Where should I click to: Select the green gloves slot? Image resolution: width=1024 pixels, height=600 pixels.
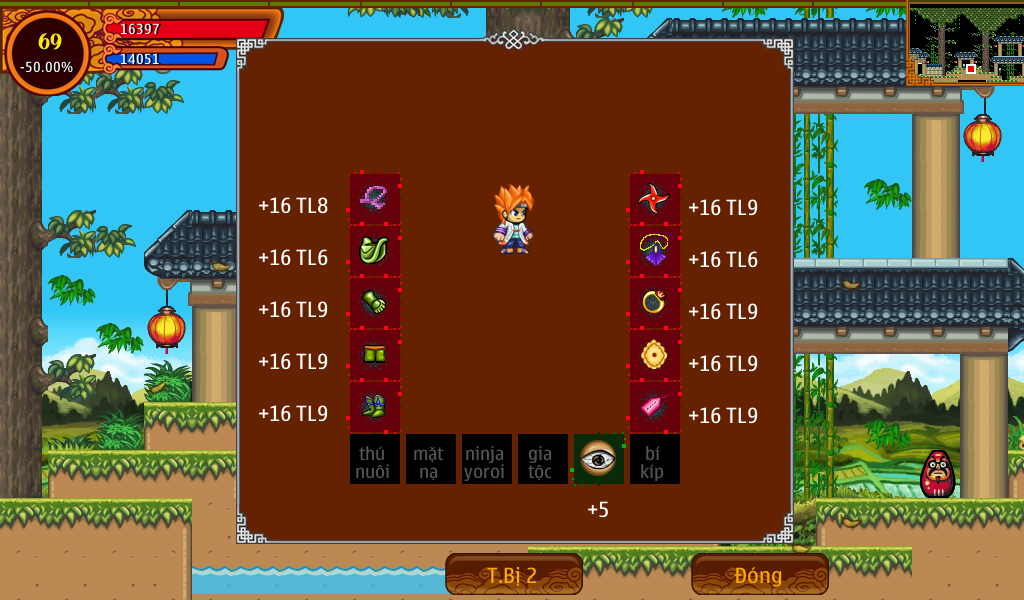tap(375, 303)
